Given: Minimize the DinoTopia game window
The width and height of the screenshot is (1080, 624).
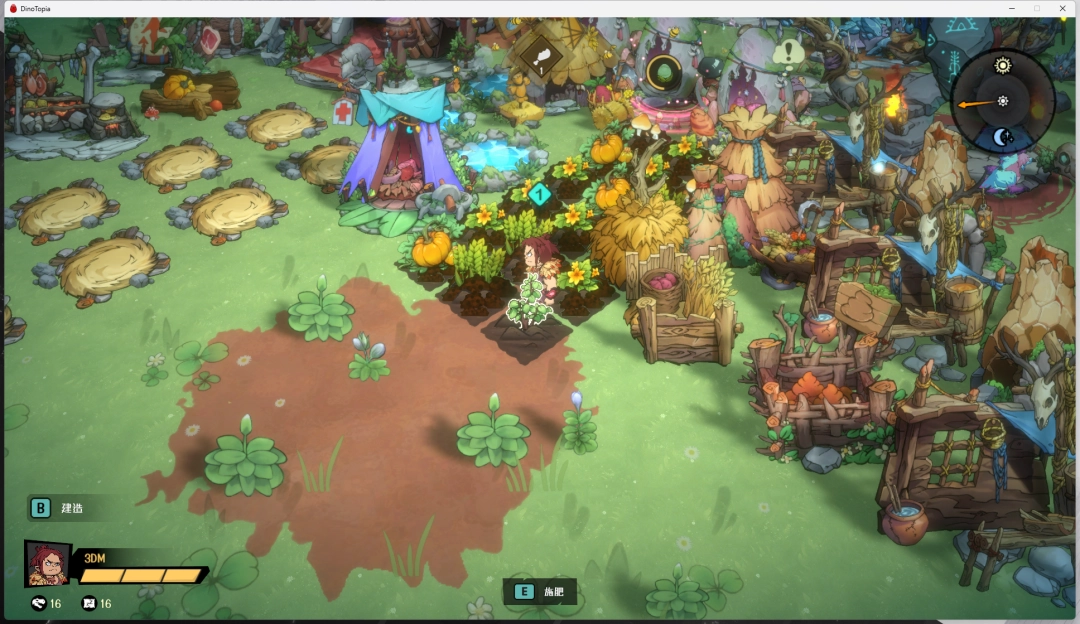Looking at the screenshot, I should tap(1010, 8).
